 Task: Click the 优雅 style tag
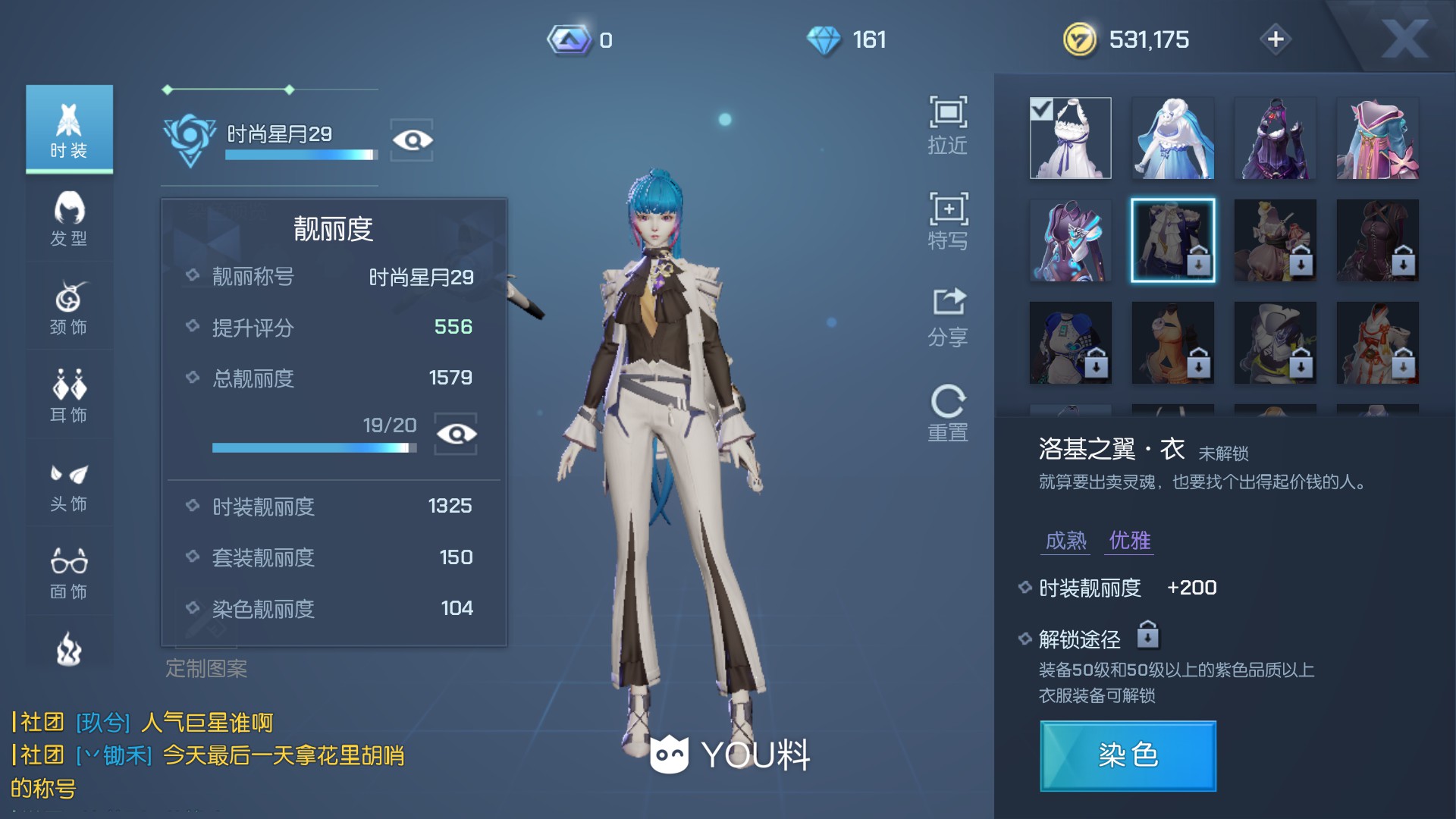tap(1129, 541)
